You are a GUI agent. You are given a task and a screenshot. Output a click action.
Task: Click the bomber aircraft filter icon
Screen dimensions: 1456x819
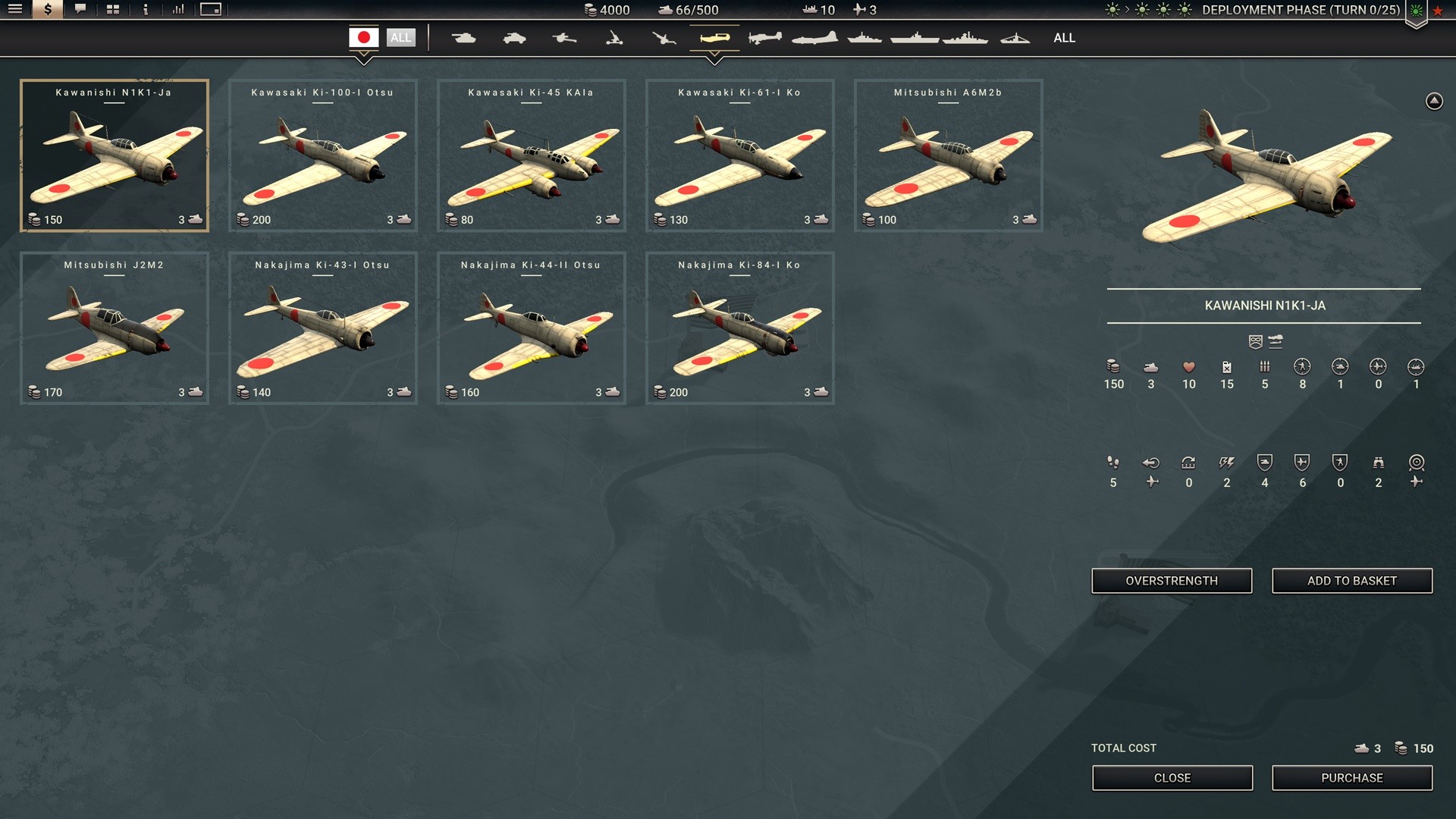coord(814,36)
